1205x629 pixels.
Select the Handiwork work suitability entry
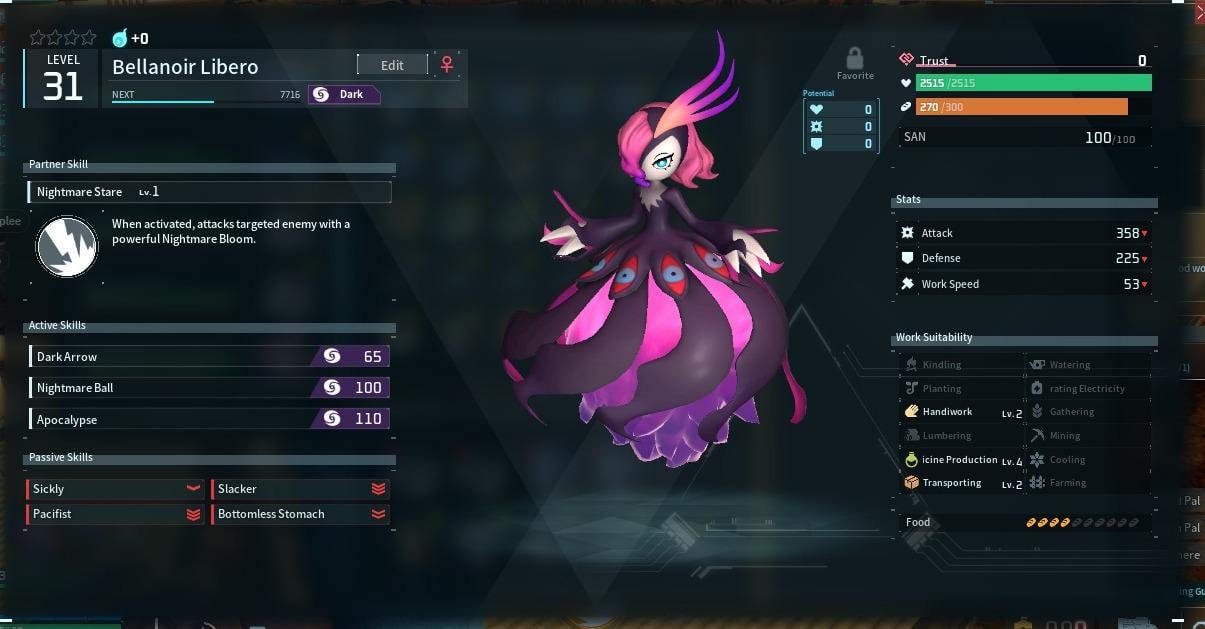tap(962, 412)
